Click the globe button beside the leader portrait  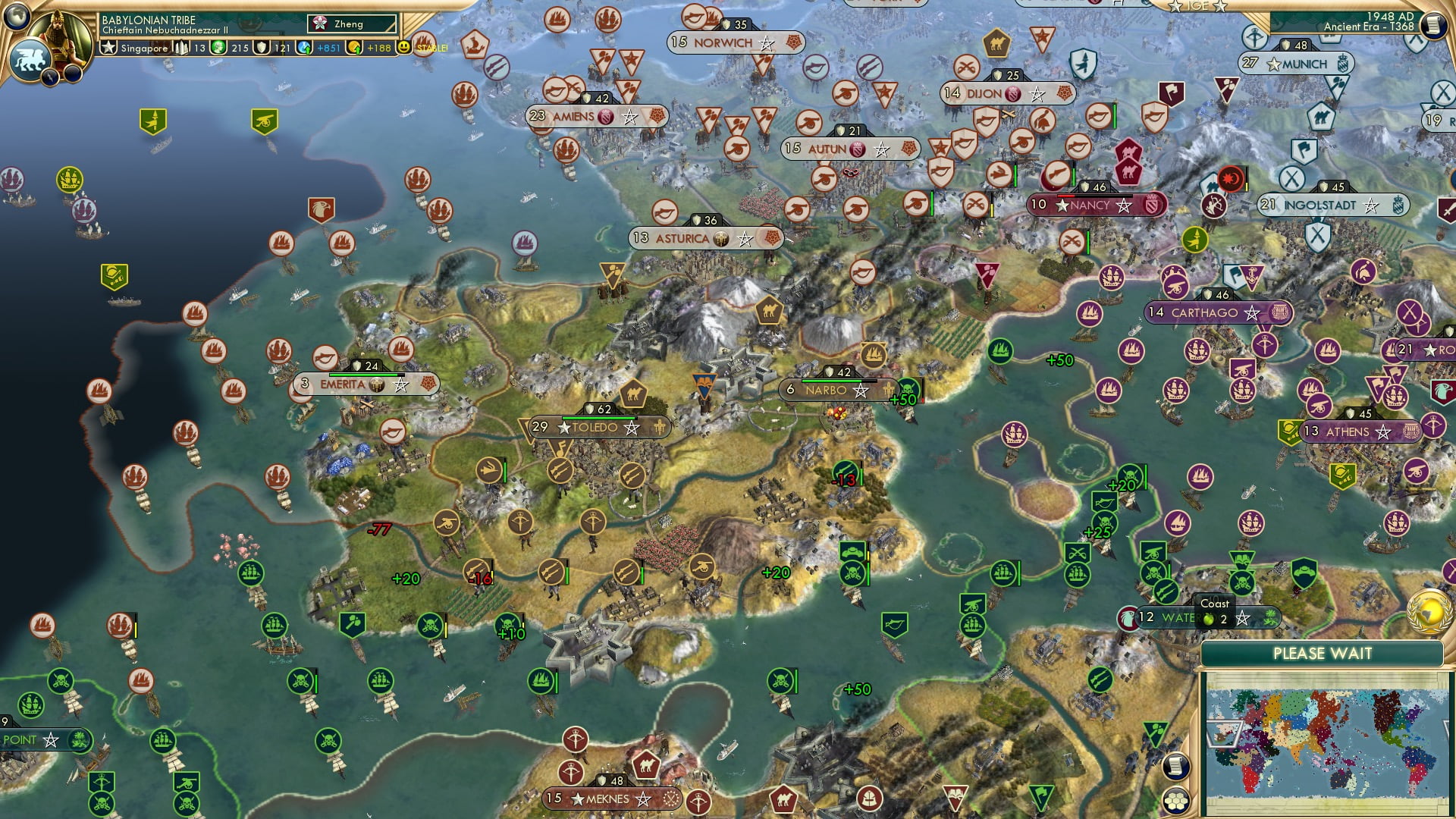[x=17, y=15]
